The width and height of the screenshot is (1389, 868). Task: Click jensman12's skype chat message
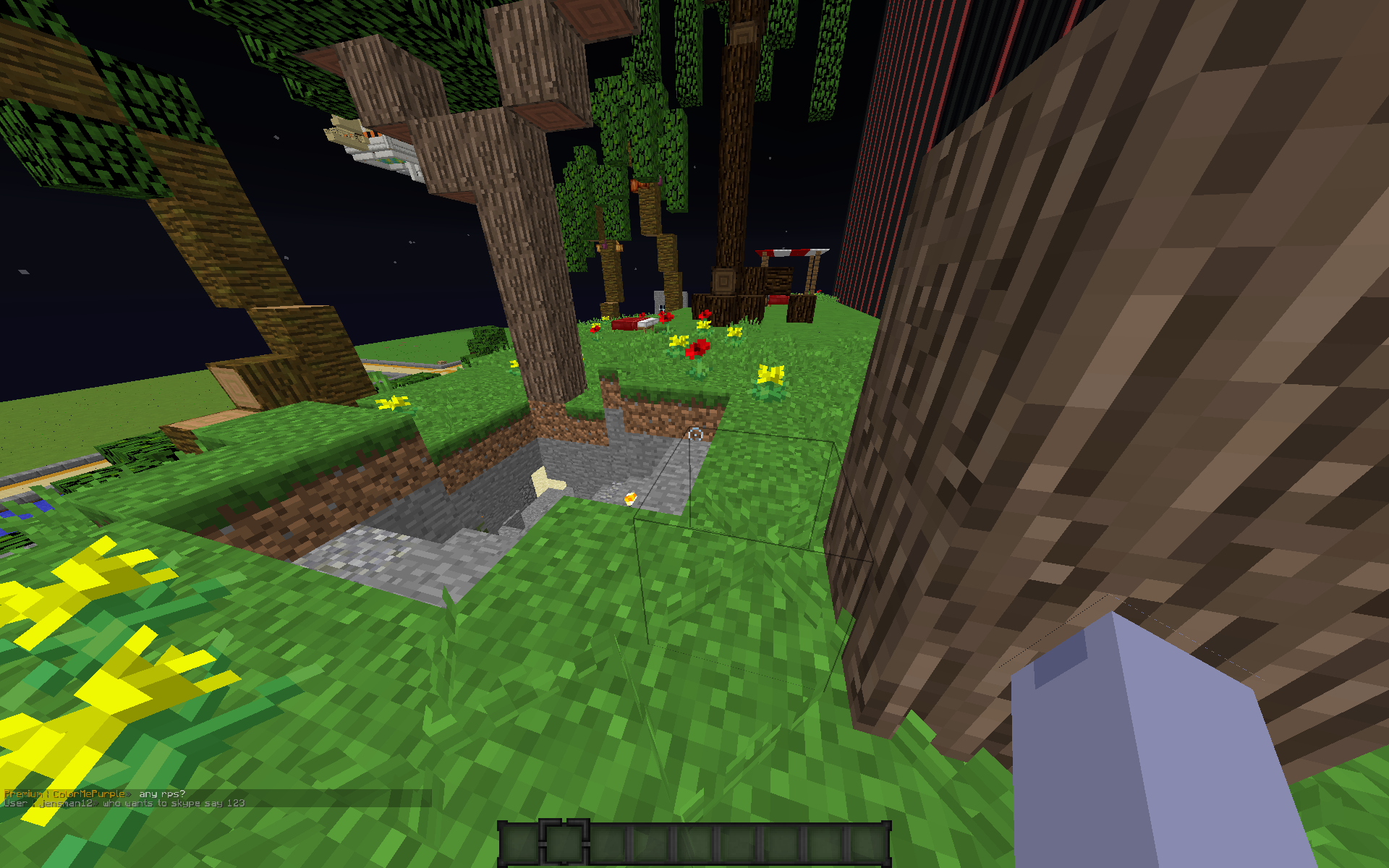point(174,803)
